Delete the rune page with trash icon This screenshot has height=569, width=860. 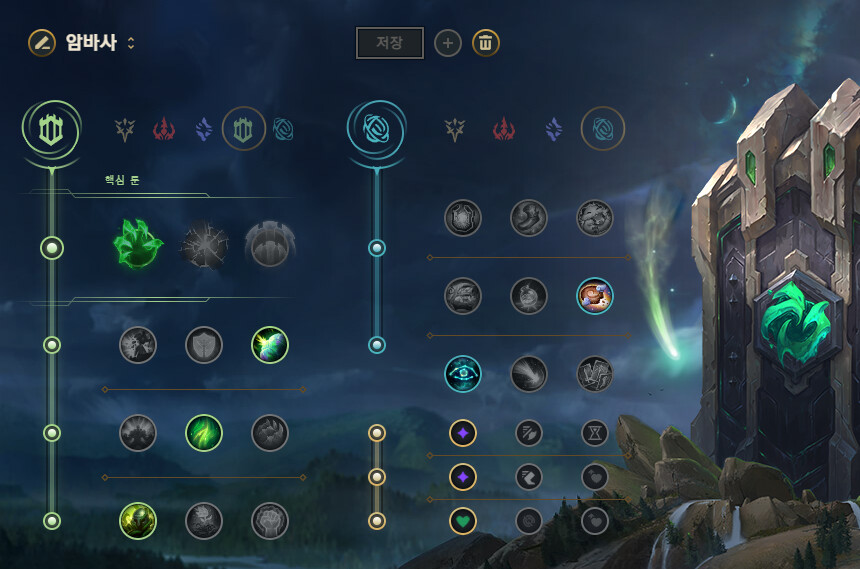[x=486, y=43]
